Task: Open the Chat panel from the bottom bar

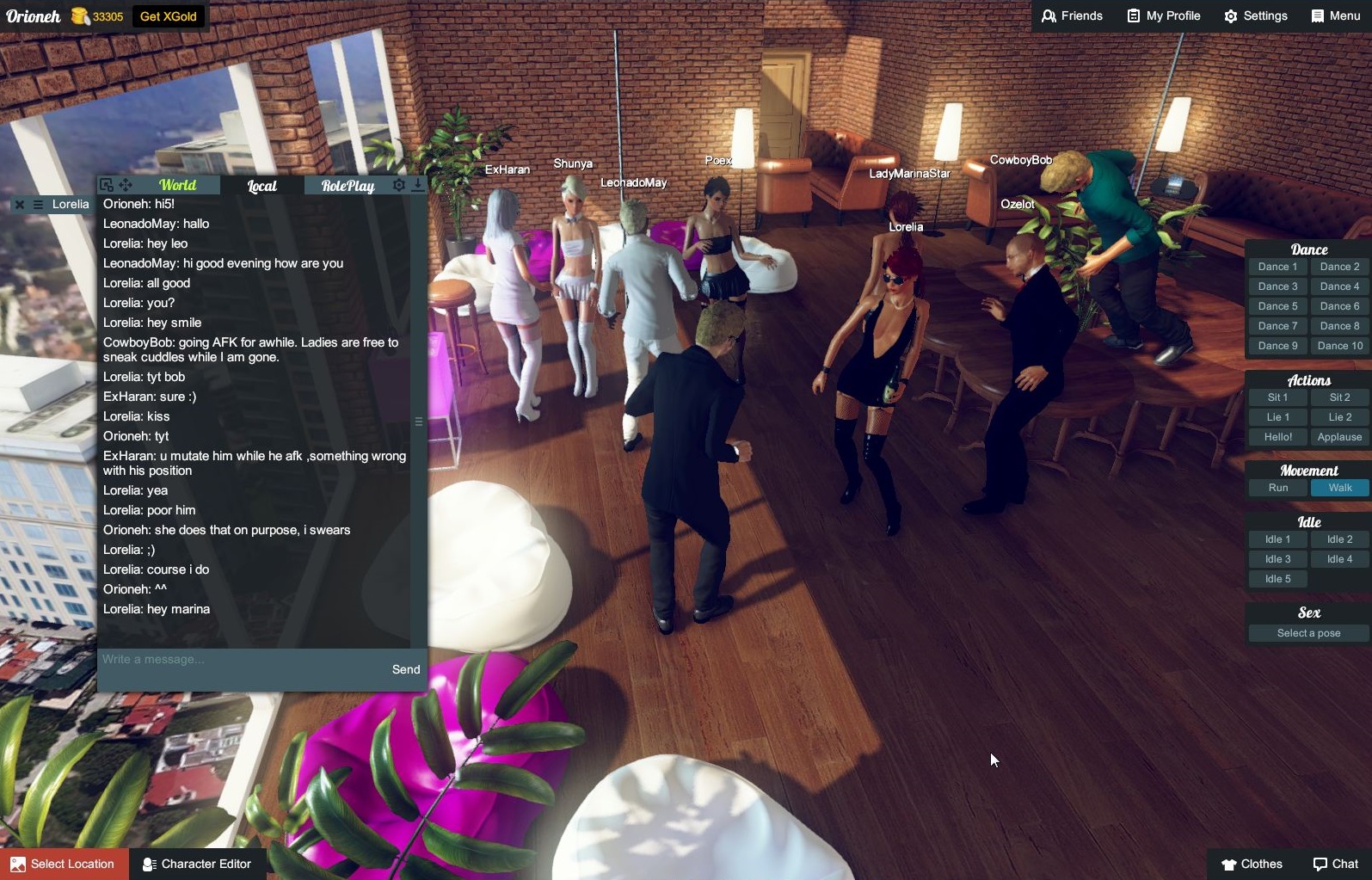Action: (x=1334, y=864)
